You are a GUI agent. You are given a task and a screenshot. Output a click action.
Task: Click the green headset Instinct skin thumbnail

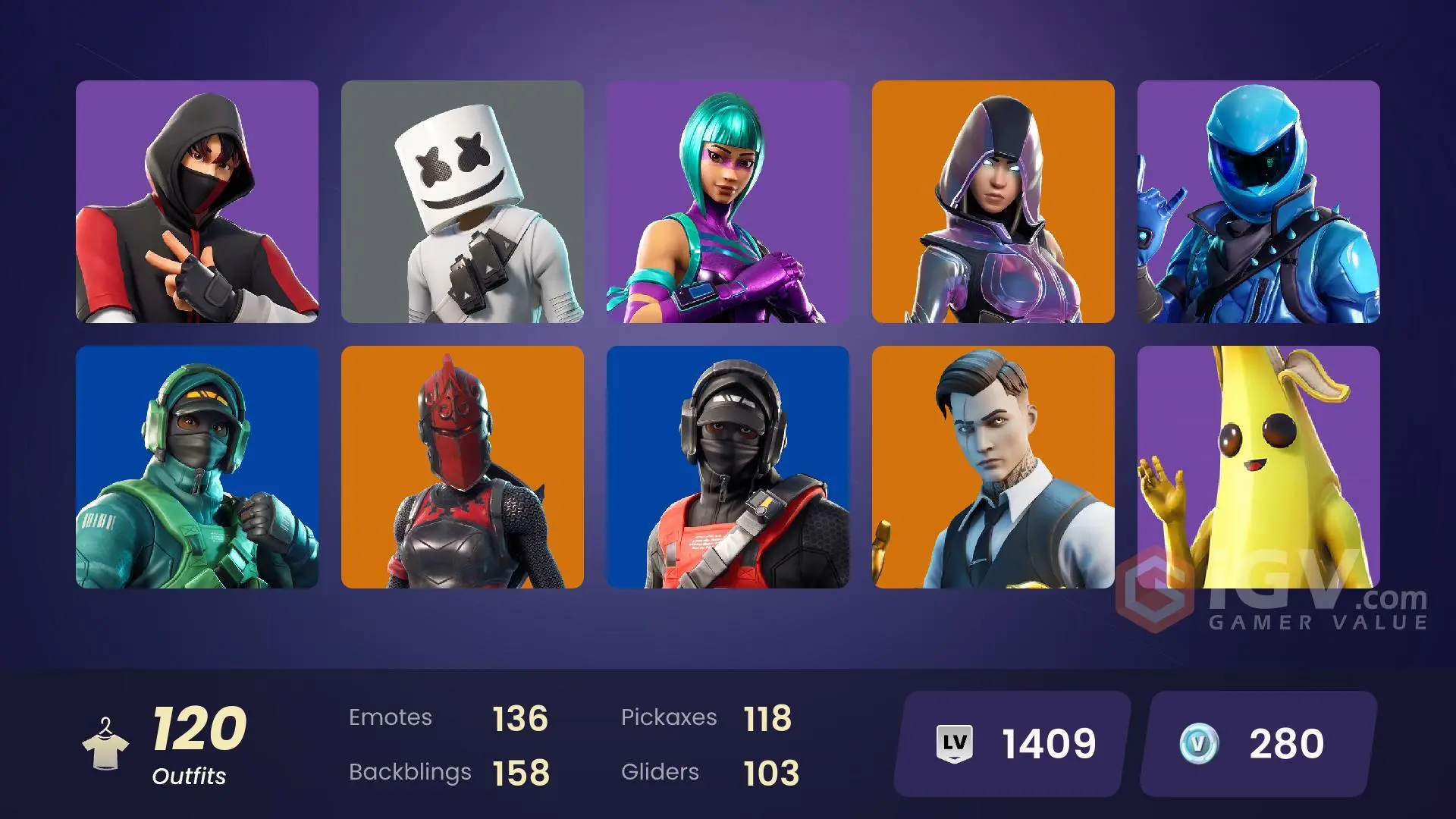(x=197, y=466)
